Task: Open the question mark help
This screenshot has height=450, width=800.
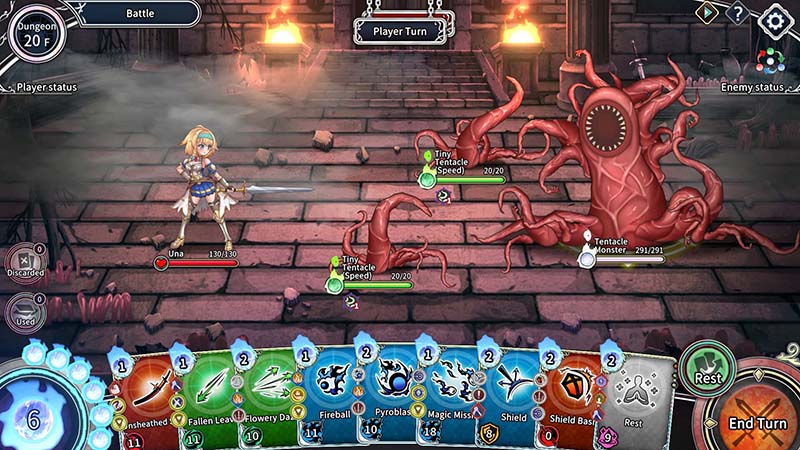Action: 738,14
